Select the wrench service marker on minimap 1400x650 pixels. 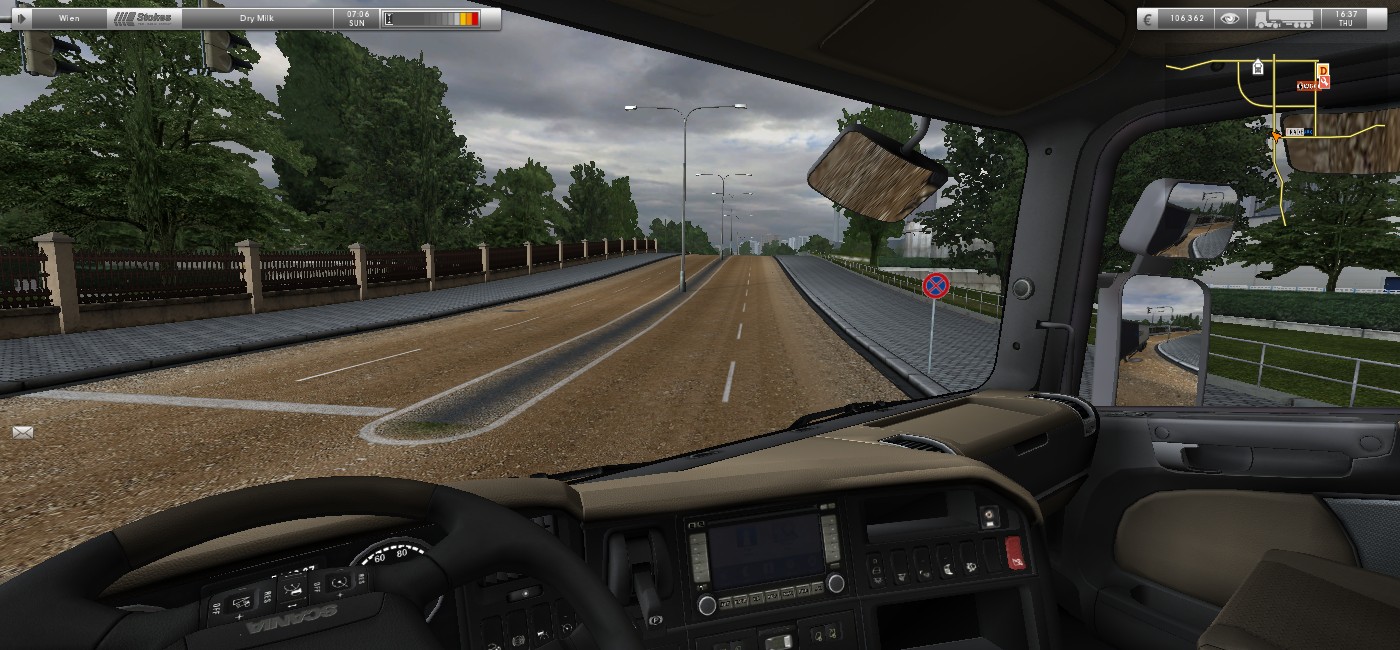point(1324,84)
